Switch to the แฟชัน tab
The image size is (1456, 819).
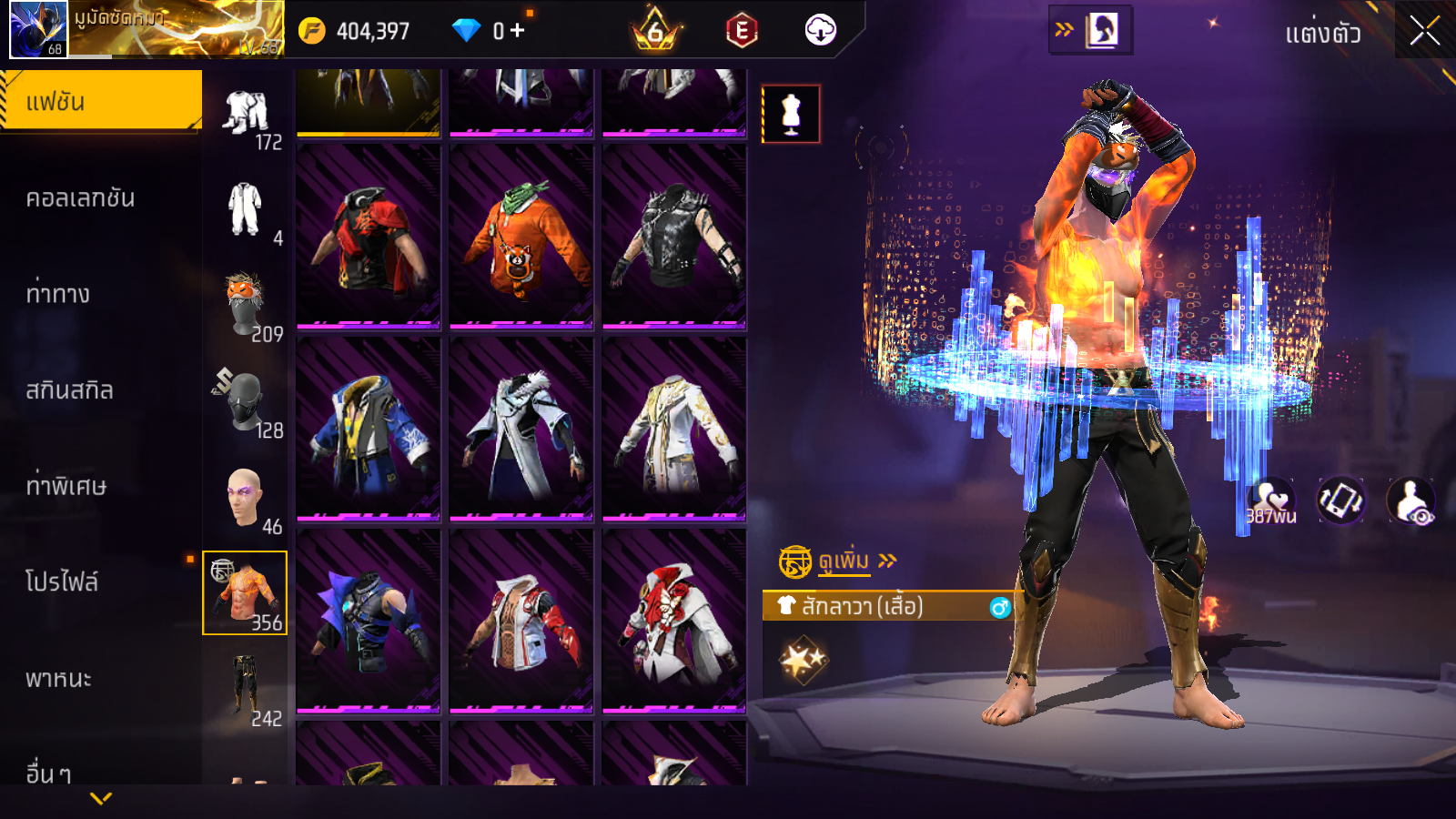point(101,101)
